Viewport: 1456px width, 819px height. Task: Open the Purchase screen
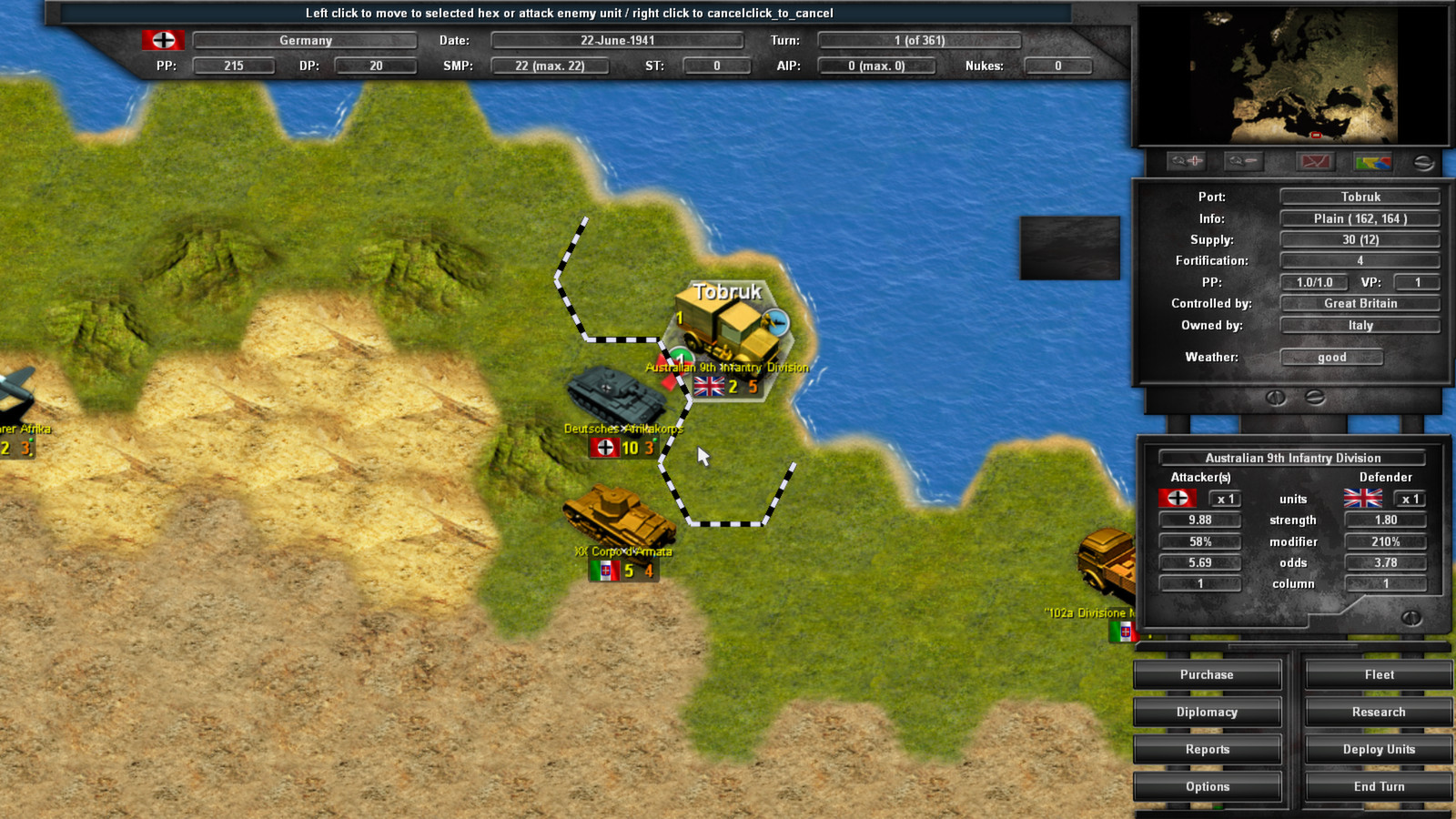(x=1207, y=674)
